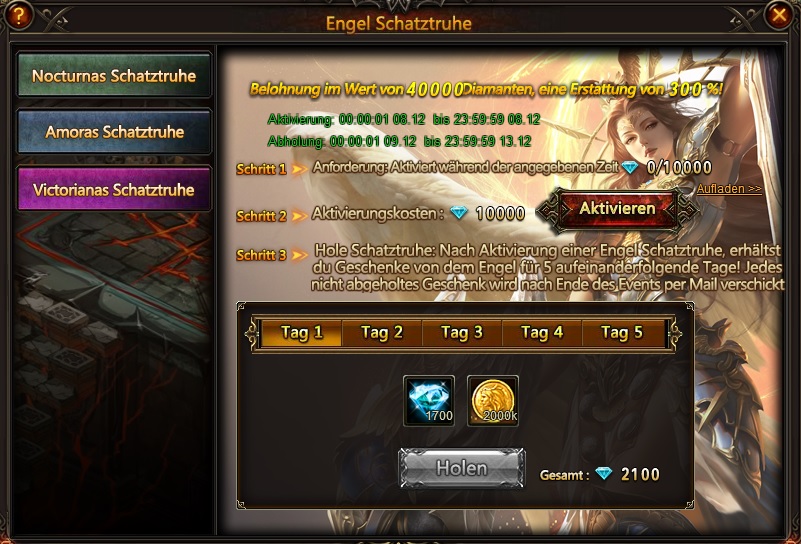The height and width of the screenshot is (544, 801).
Task: Select the Tag 4 tab
Action: (x=543, y=333)
